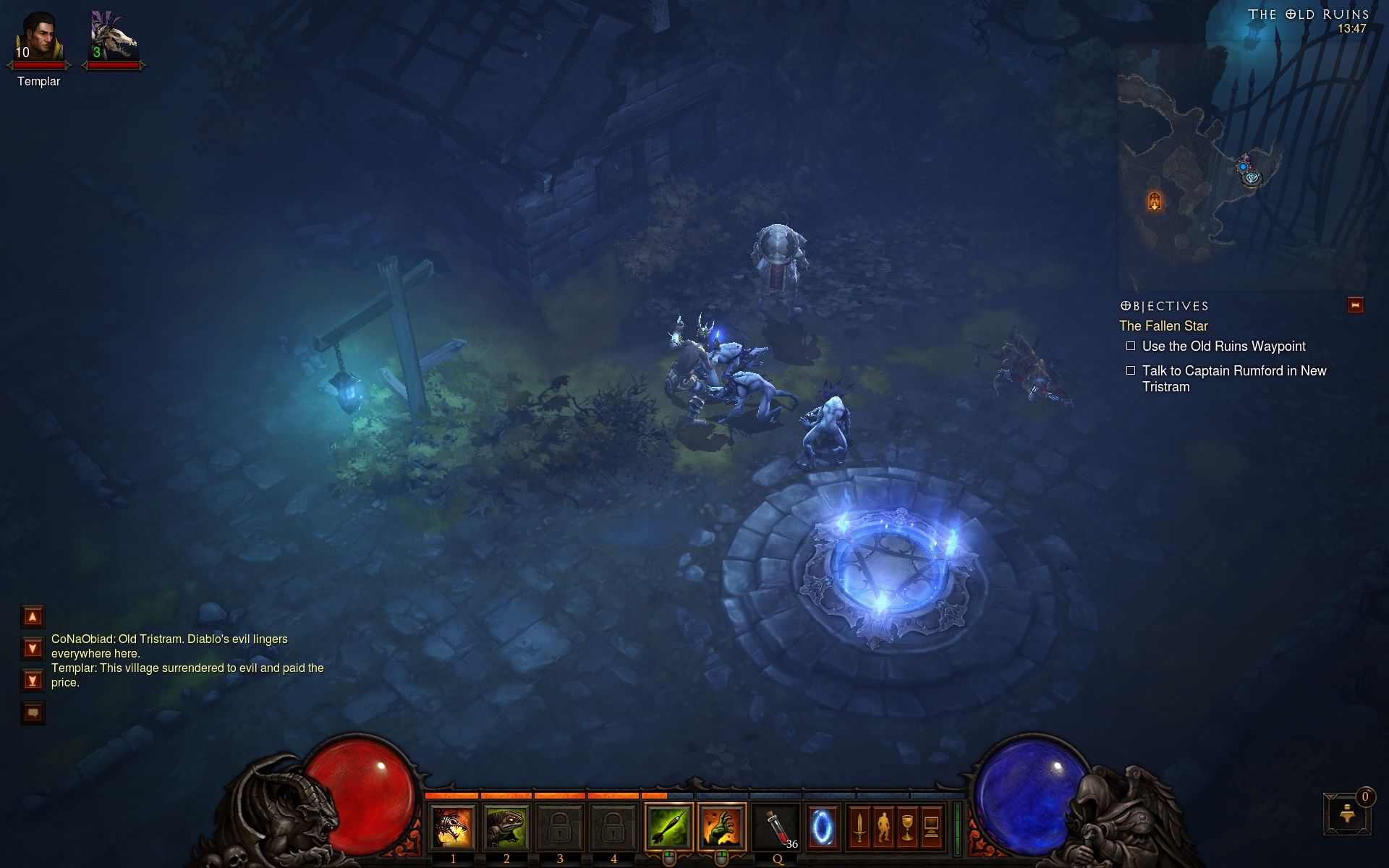Viewport: 1389px width, 868px height.
Task: Use the toad skill in slot 2
Action: pos(506,827)
